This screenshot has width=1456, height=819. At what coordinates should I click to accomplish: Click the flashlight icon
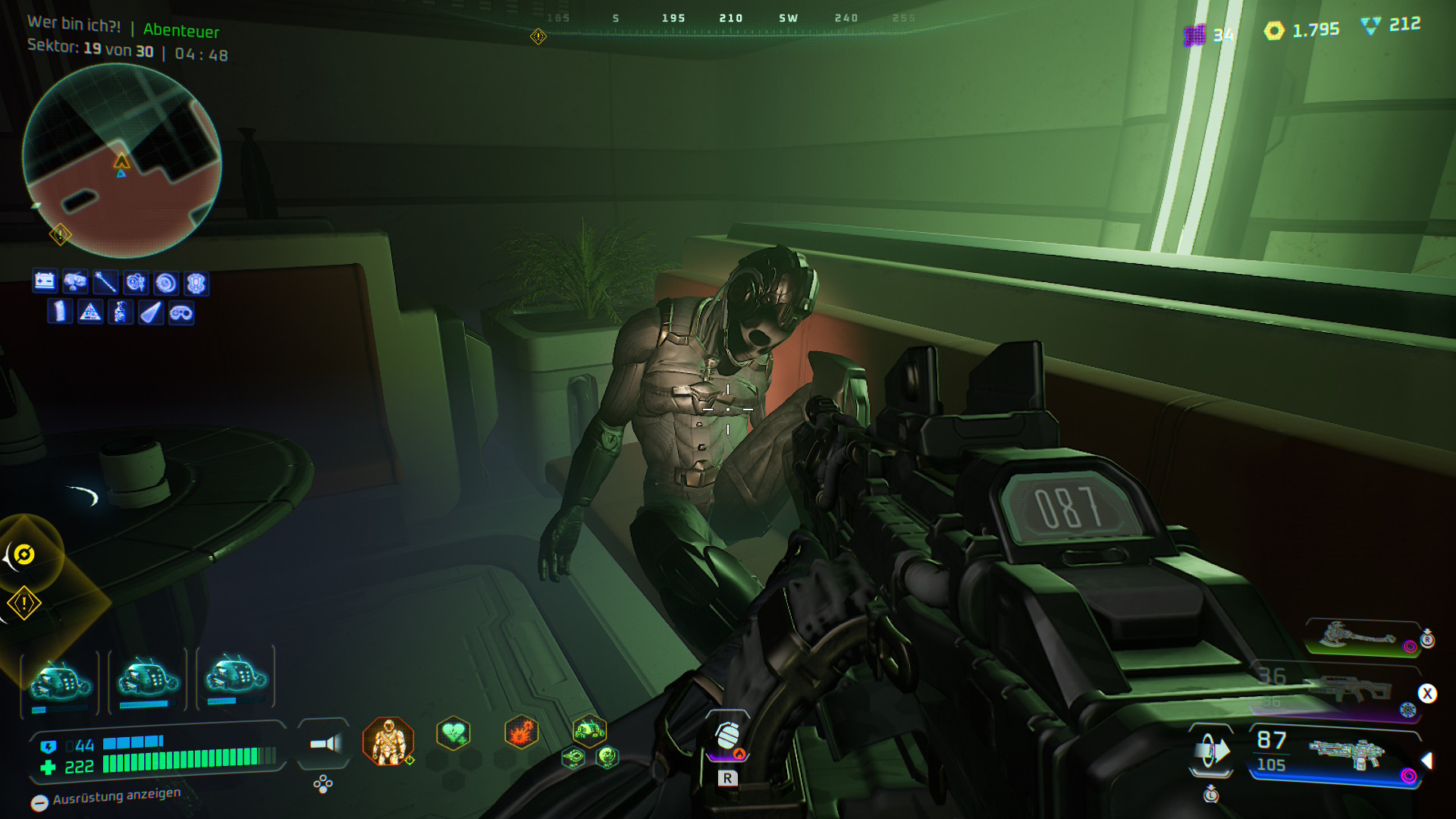pos(325,744)
